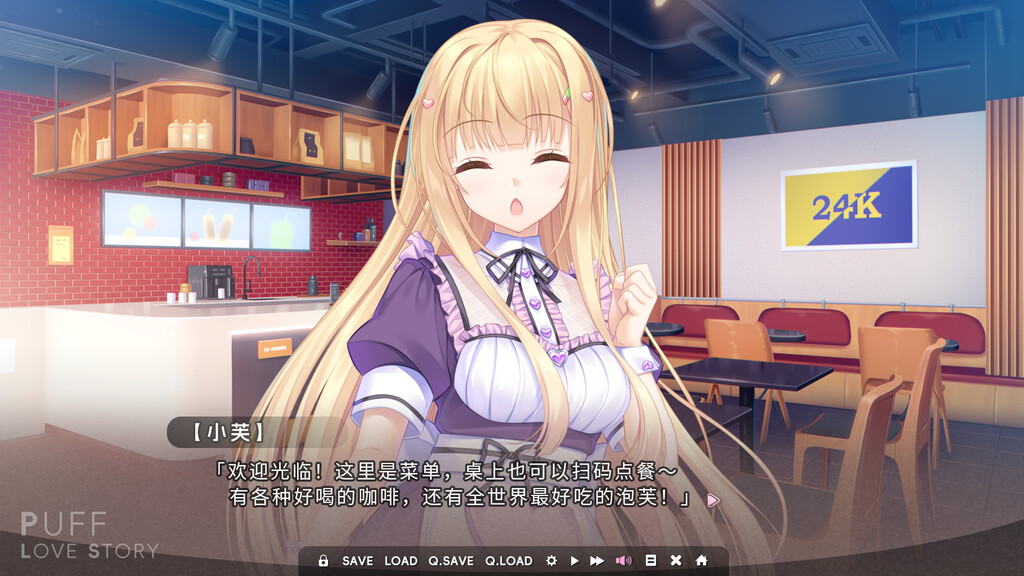
Task: Activate fast-forward skip button
Action: tap(597, 561)
